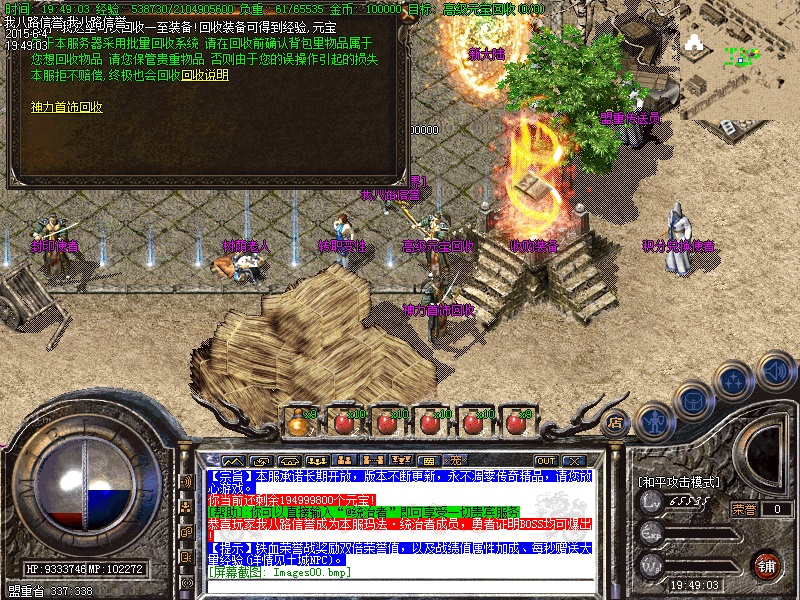
Task: Toggle the speaker icon left of chat
Action: point(185,482)
